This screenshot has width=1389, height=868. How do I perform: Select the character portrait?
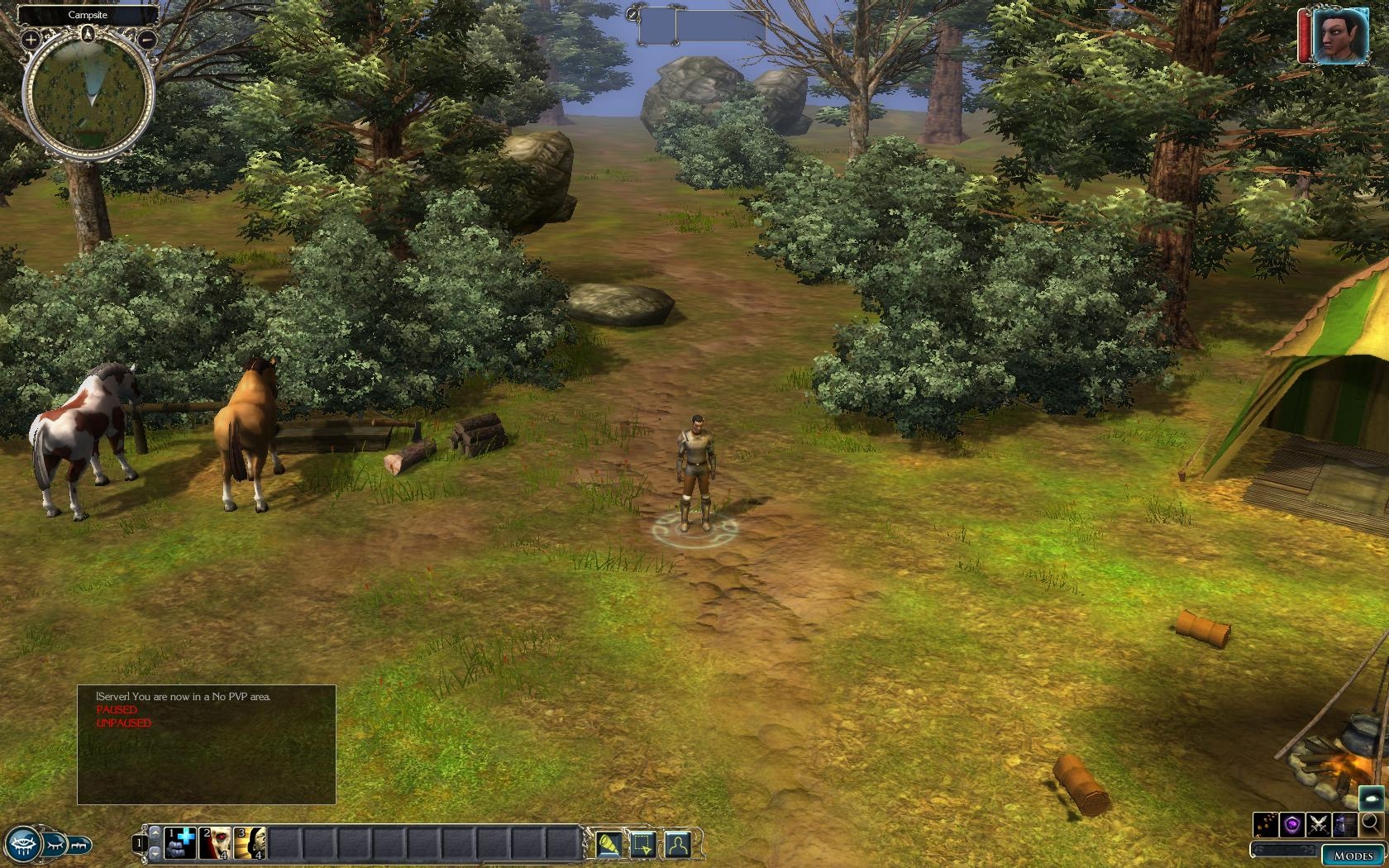coord(1339,36)
